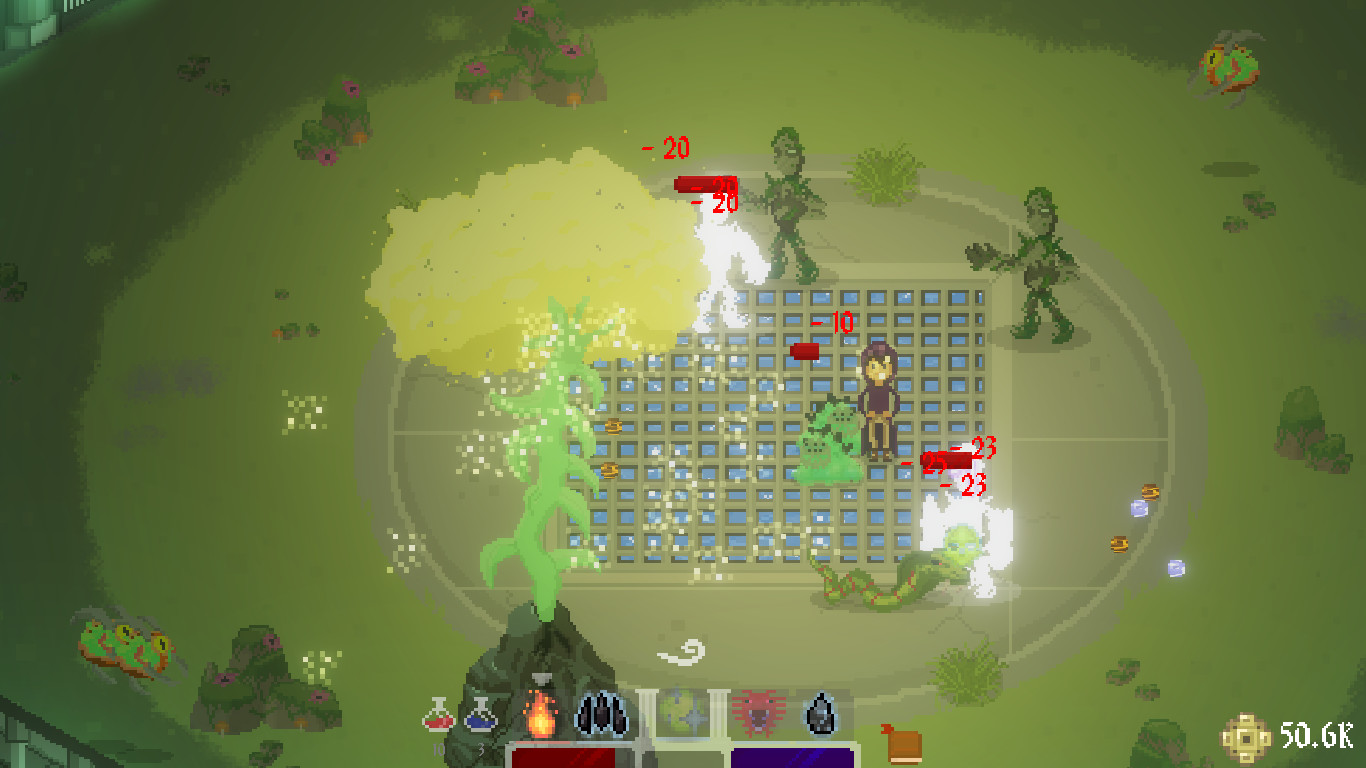Activate the green orb center ability
Screen dimensions: 1366x768
coord(686,714)
